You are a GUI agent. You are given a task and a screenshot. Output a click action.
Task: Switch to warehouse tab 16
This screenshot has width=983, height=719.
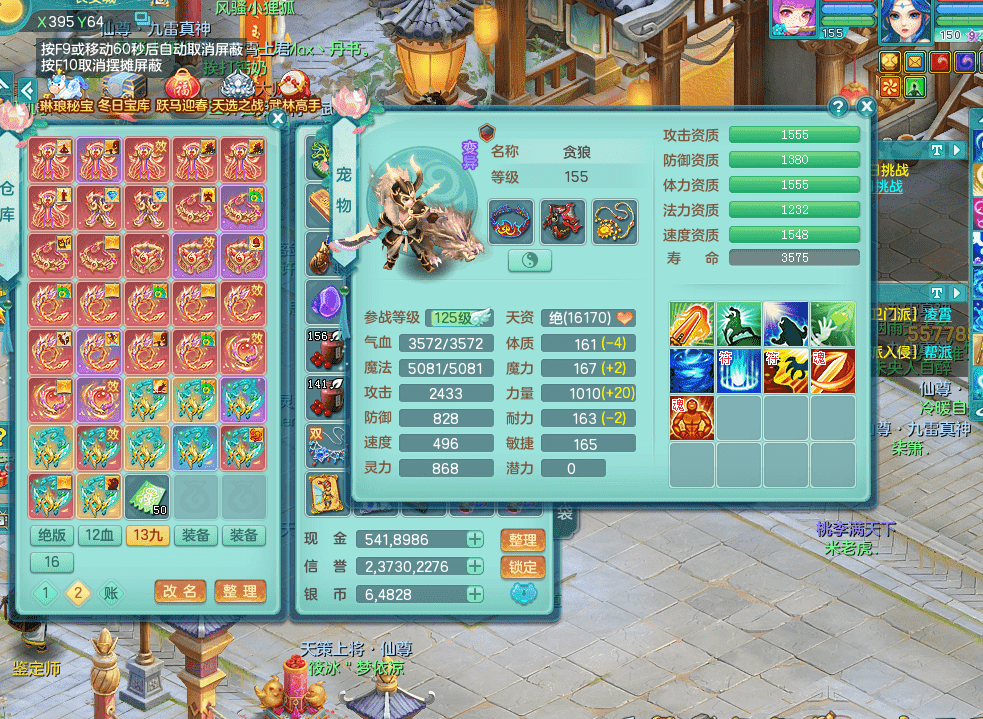(52, 562)
